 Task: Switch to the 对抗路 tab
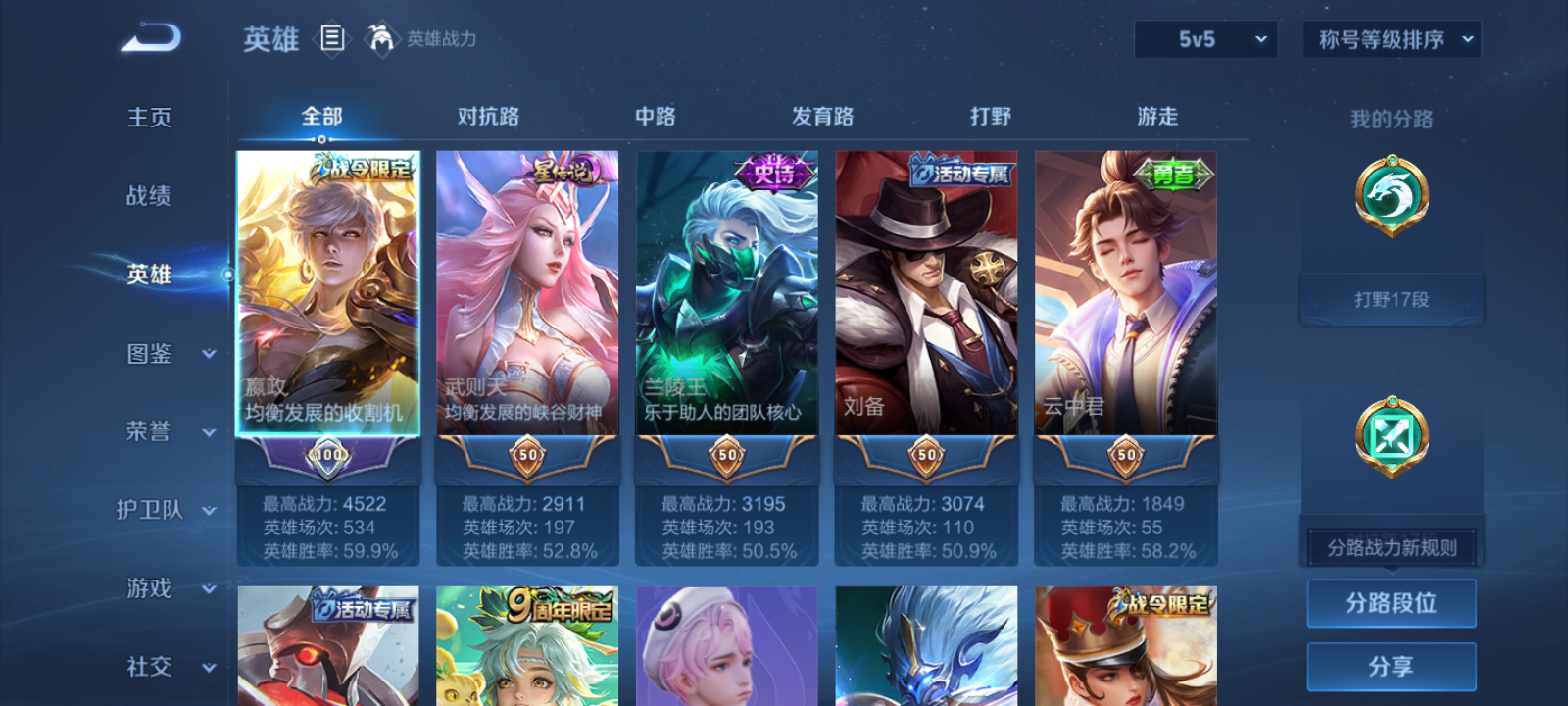tap(487, 116)
